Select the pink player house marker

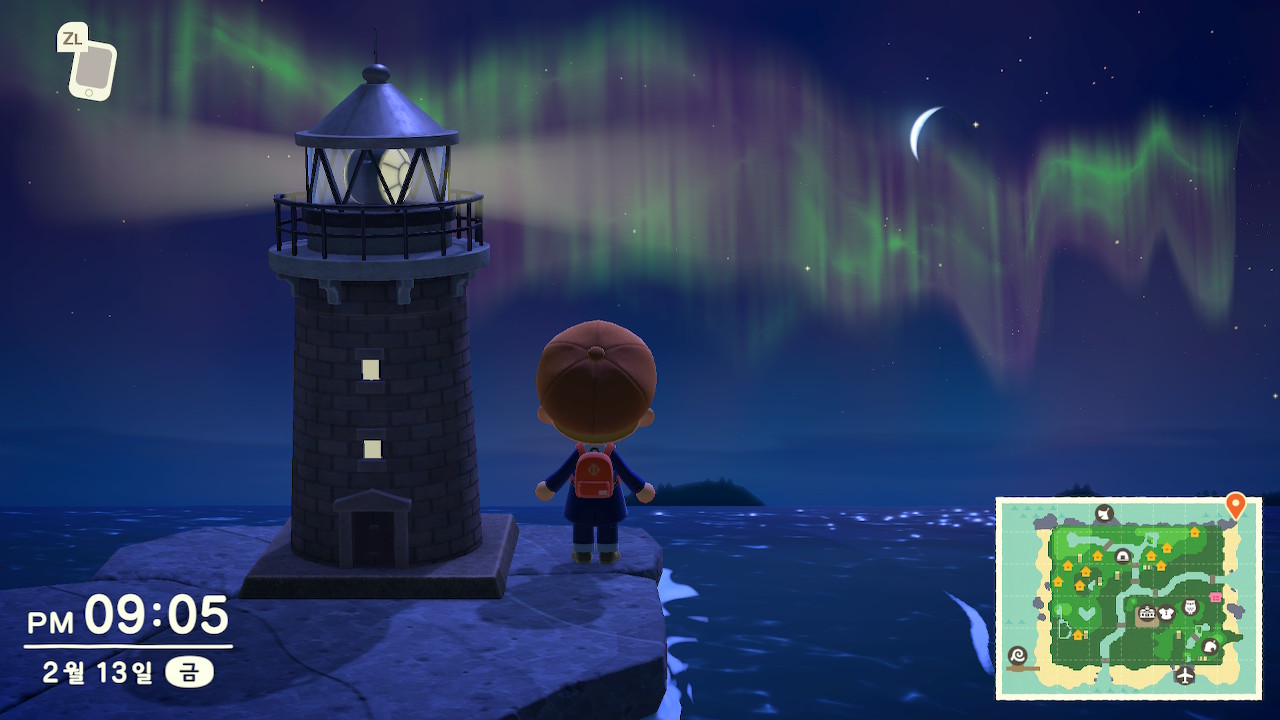coord(1216,597)
